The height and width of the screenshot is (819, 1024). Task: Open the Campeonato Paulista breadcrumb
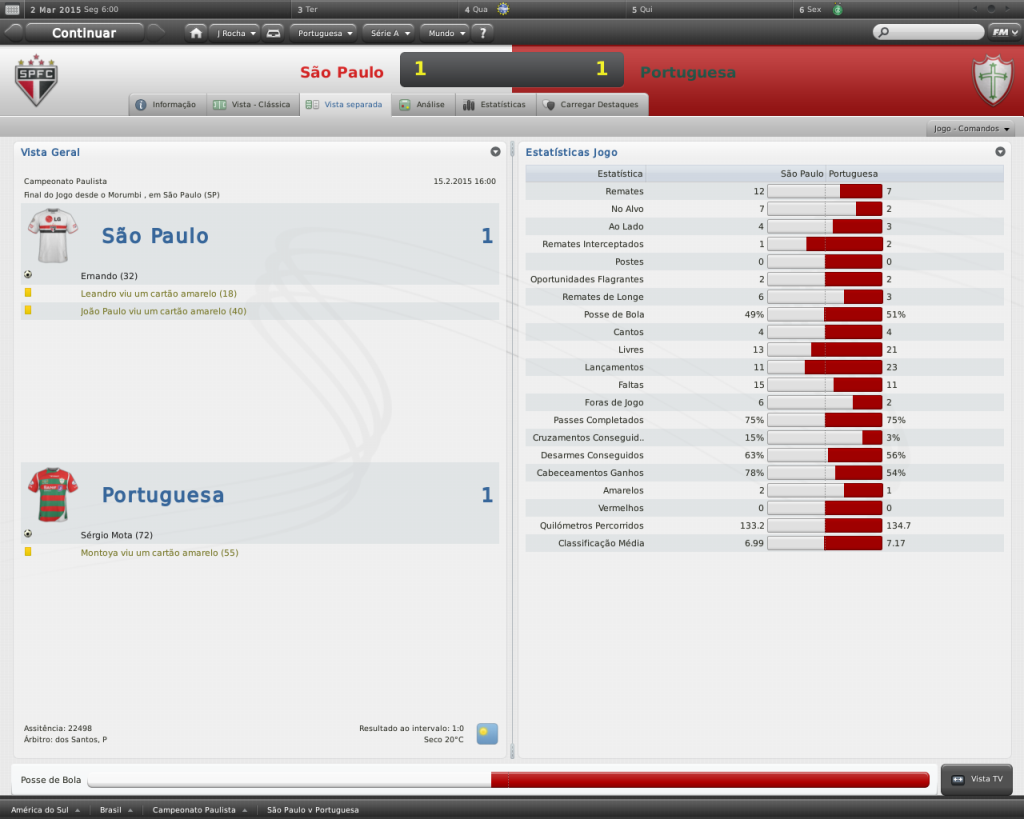(198, 810)
